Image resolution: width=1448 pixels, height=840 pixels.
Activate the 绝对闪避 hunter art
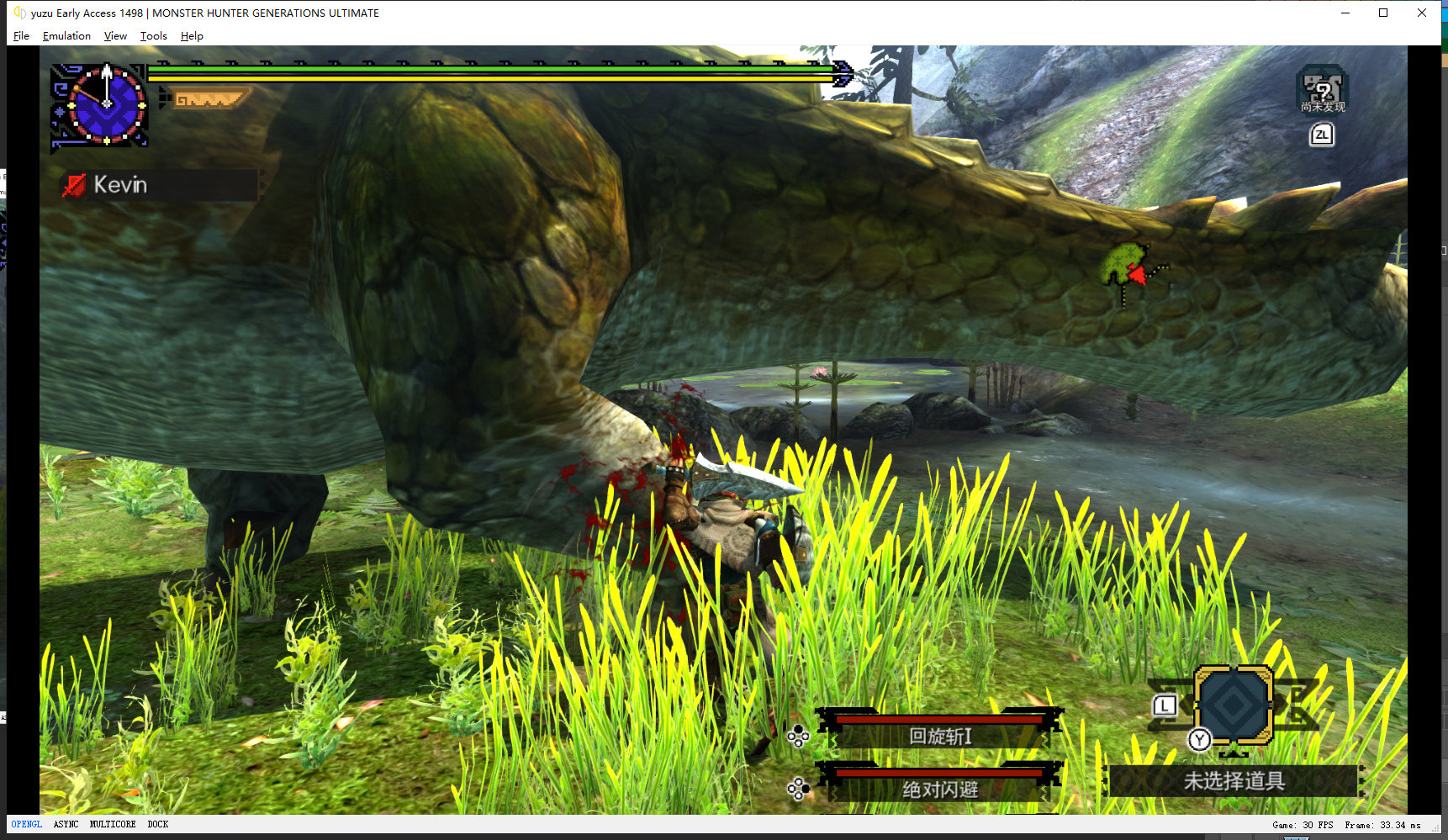(x=940, y=789)
